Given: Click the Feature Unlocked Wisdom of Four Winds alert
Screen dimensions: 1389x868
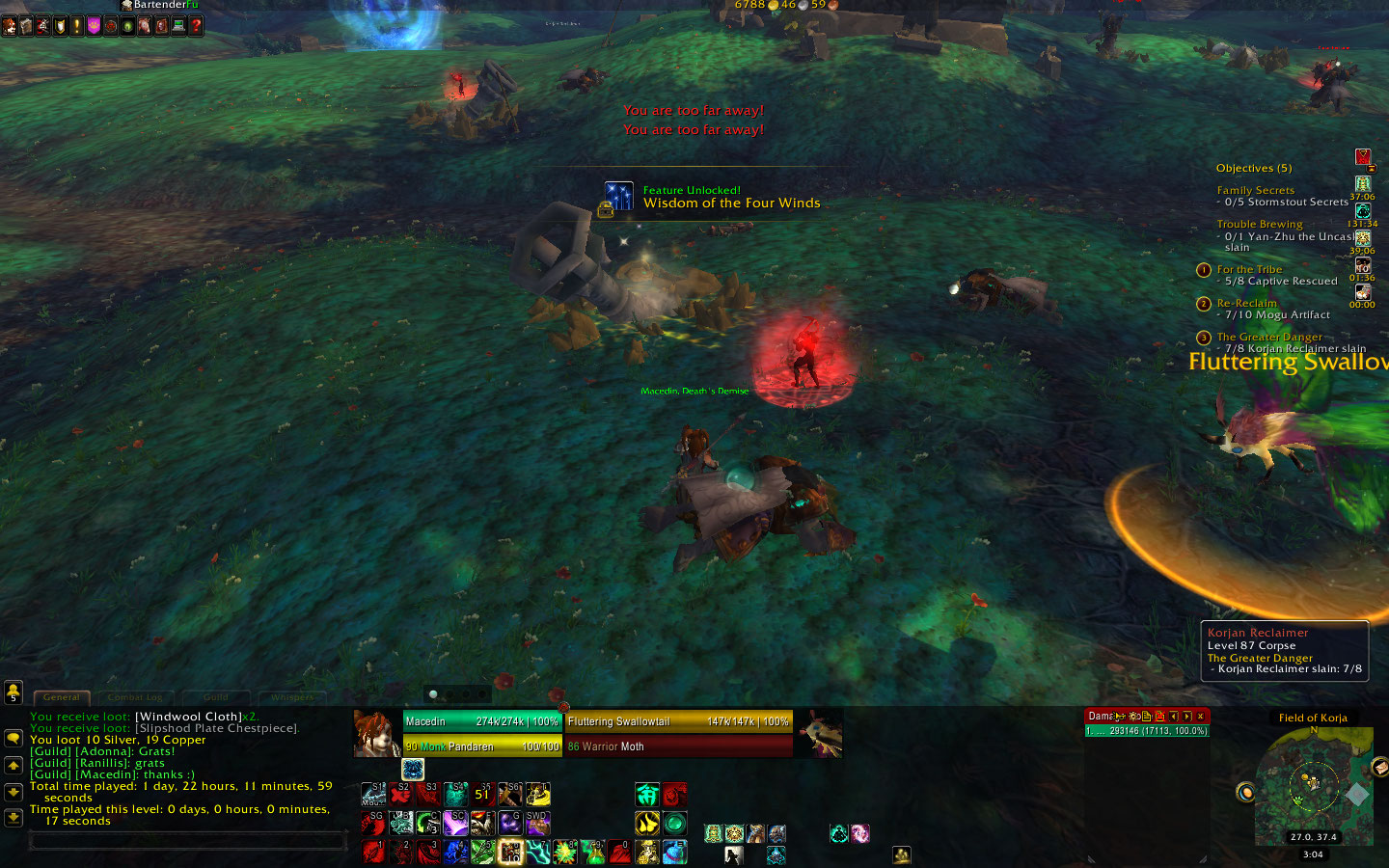Looking at the screenshot, I should 714,197.
